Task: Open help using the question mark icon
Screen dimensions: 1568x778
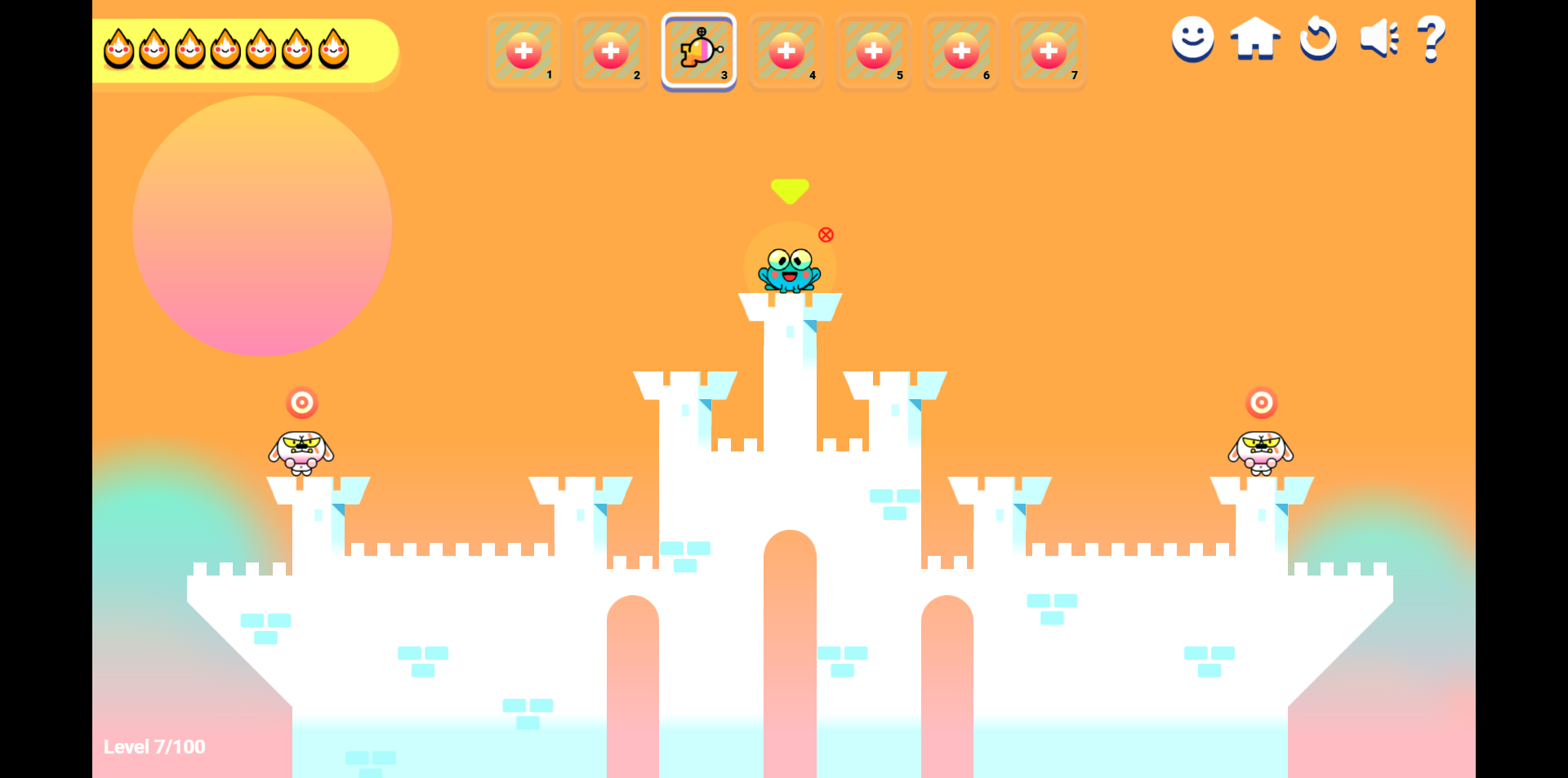Action: tap(1432, 38)
